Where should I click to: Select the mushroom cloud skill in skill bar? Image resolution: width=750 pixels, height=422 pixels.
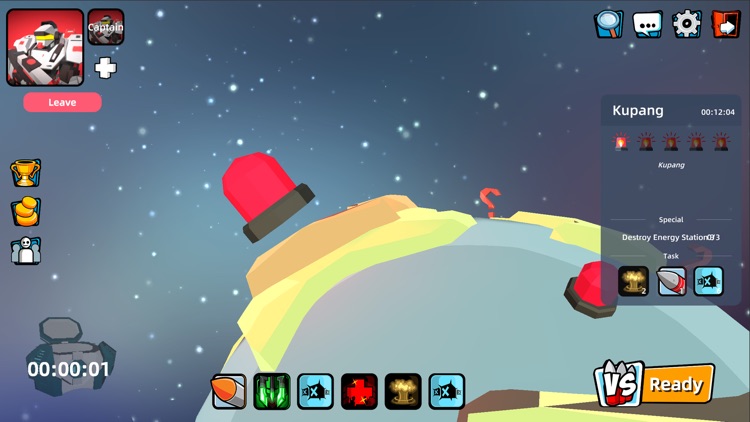click(403, 390)
